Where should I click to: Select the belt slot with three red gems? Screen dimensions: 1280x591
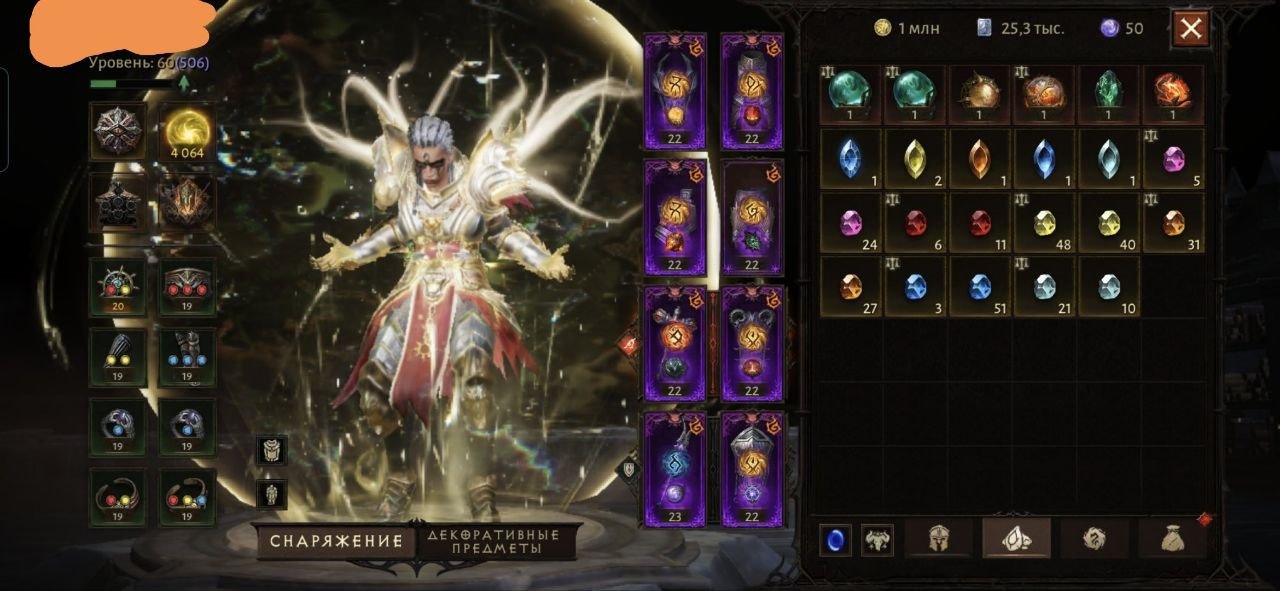point(187,287)
